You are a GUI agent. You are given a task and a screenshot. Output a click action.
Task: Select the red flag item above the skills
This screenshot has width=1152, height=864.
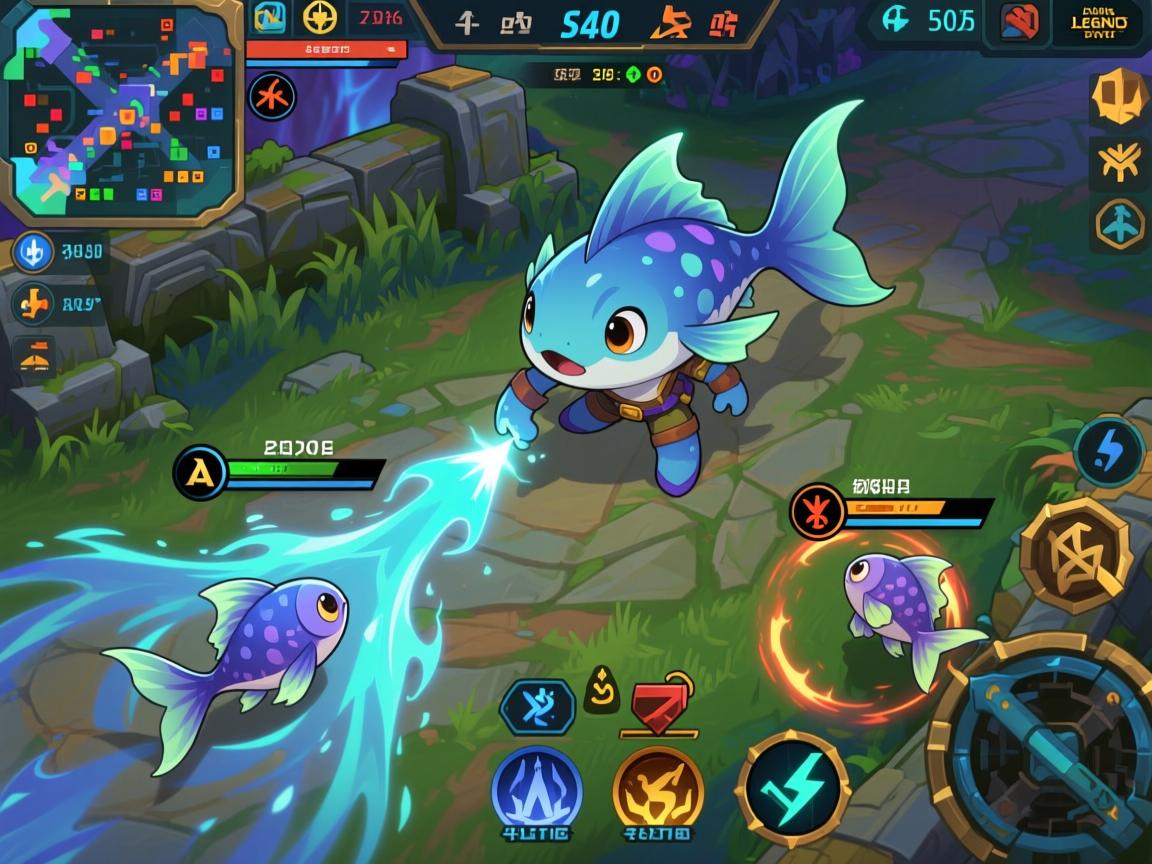[x=656, y=706]
